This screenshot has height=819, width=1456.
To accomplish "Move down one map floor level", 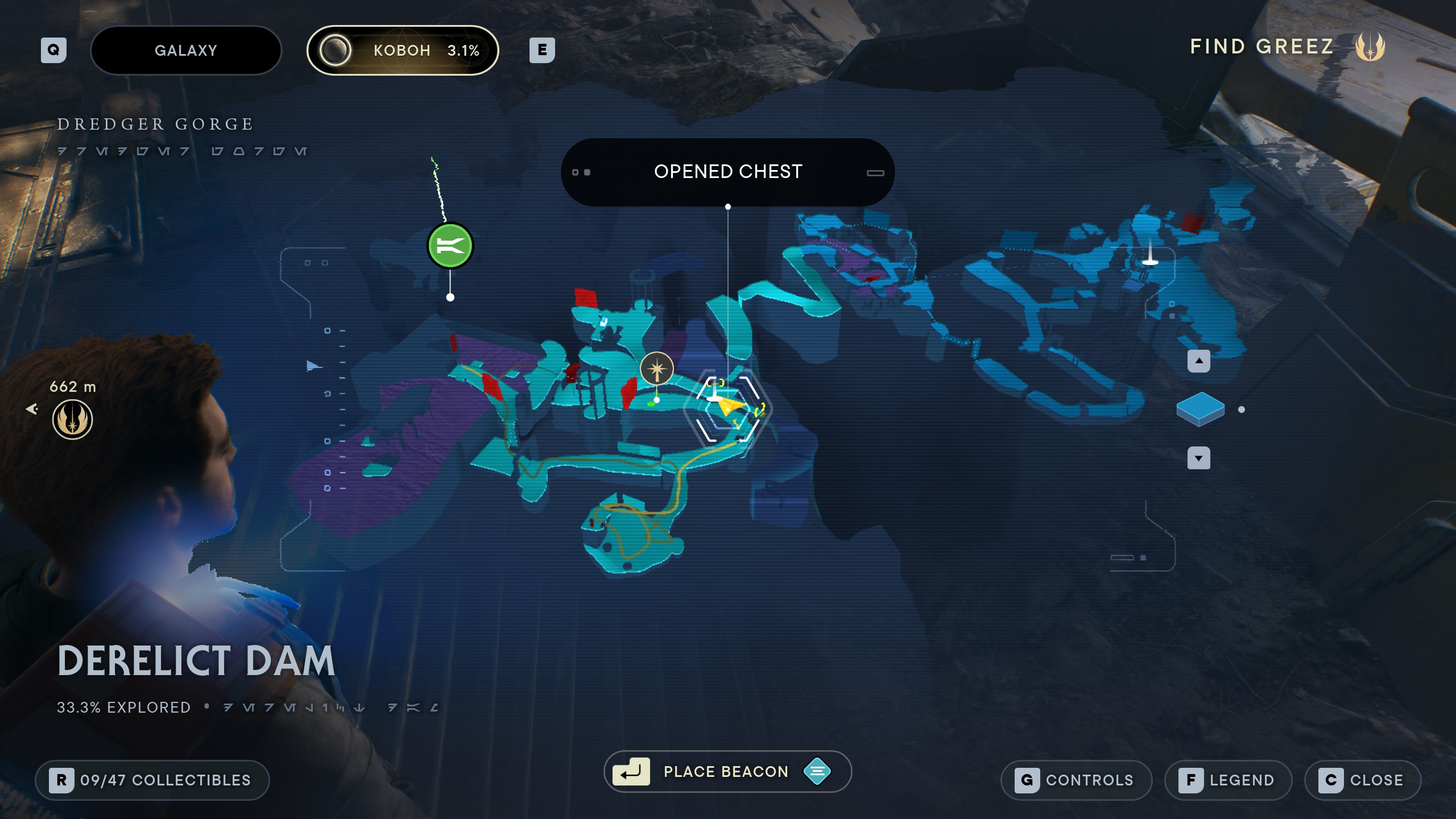I will pos(1198,458).
